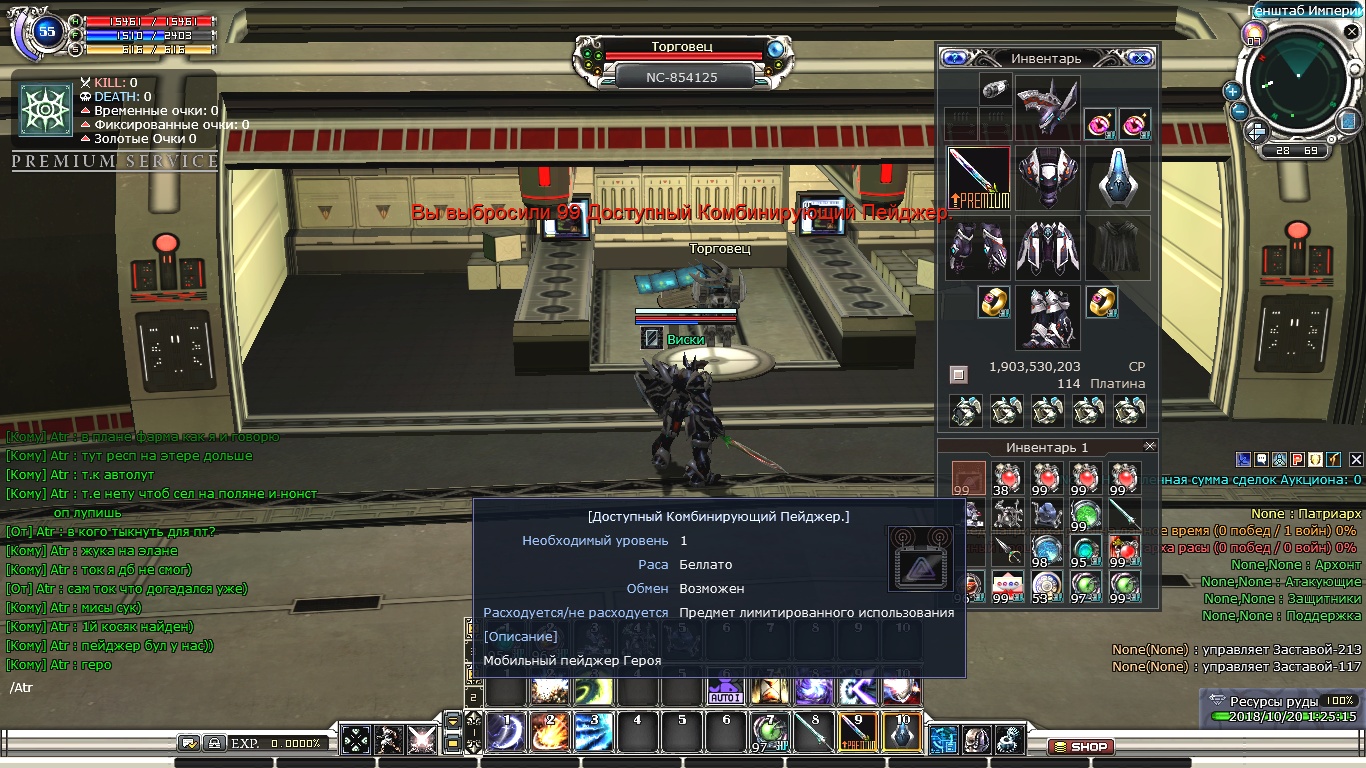Click the blue shield equipment slot
The width and height of the screenshot is (1366, 768).
tap(1117, 178)
